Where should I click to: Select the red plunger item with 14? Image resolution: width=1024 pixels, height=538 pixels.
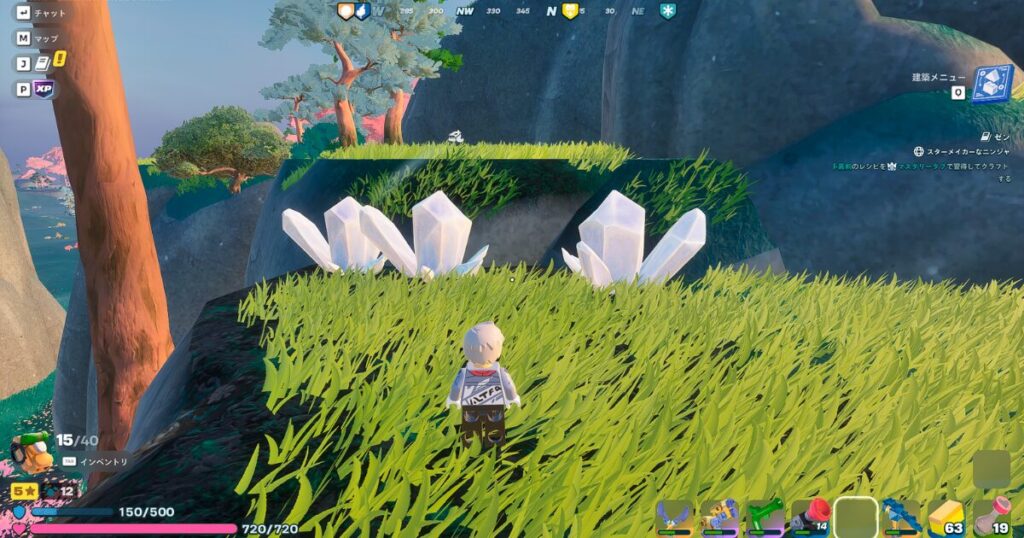[811, 516]
